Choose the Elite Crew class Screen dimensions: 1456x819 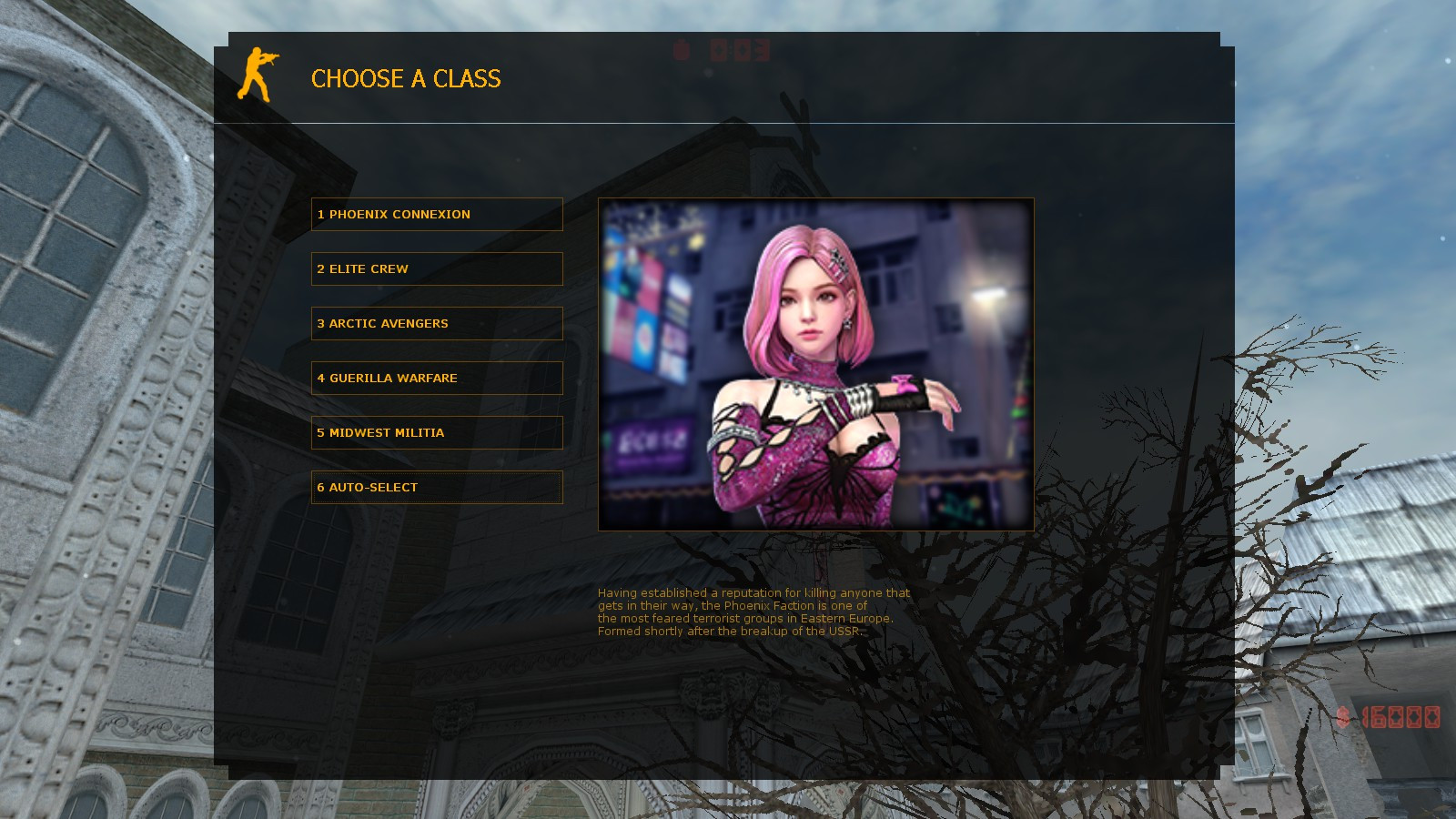[x=437, y=268]
